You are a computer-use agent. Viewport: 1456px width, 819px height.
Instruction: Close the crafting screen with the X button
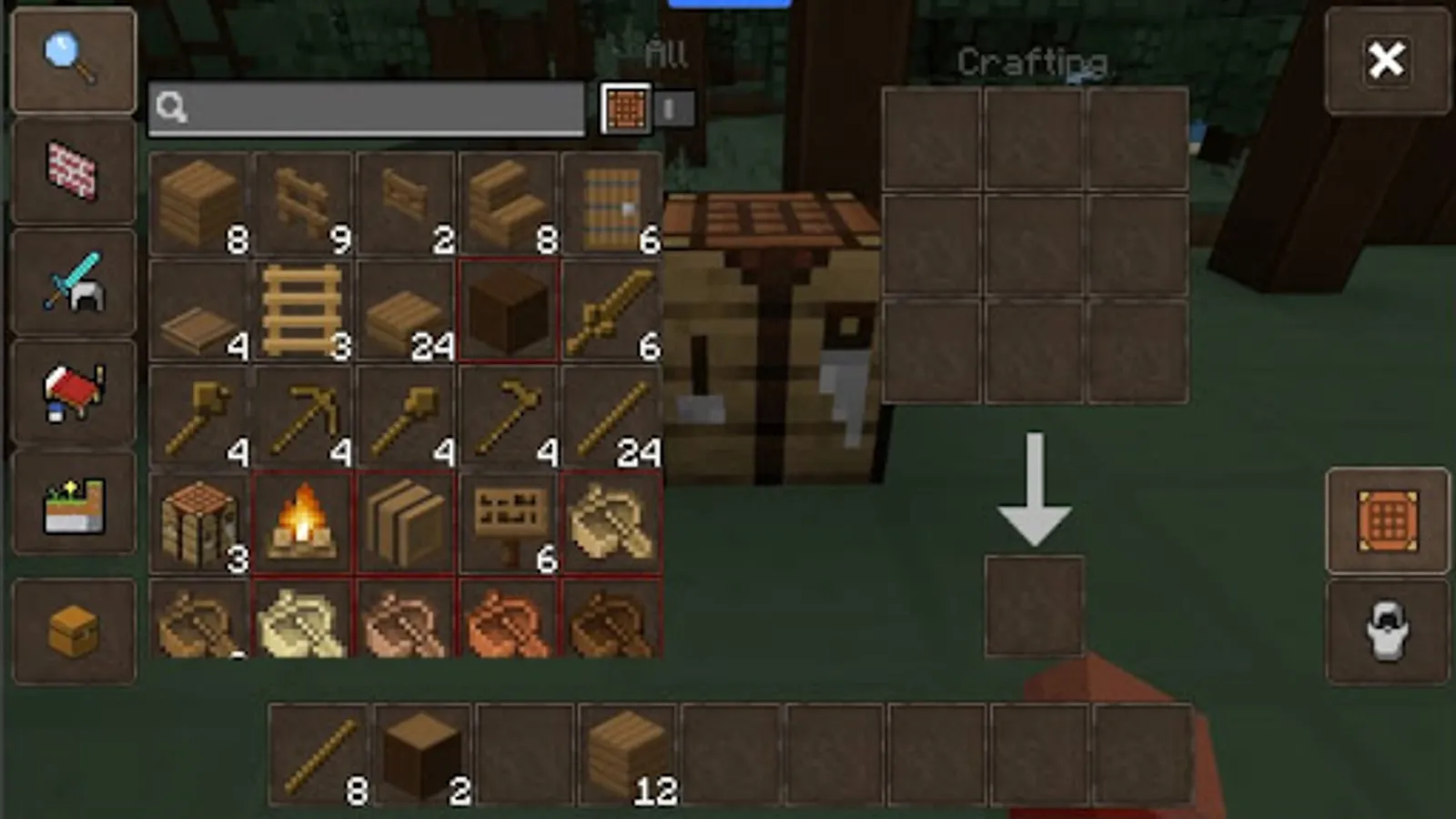coord(1387,59)
